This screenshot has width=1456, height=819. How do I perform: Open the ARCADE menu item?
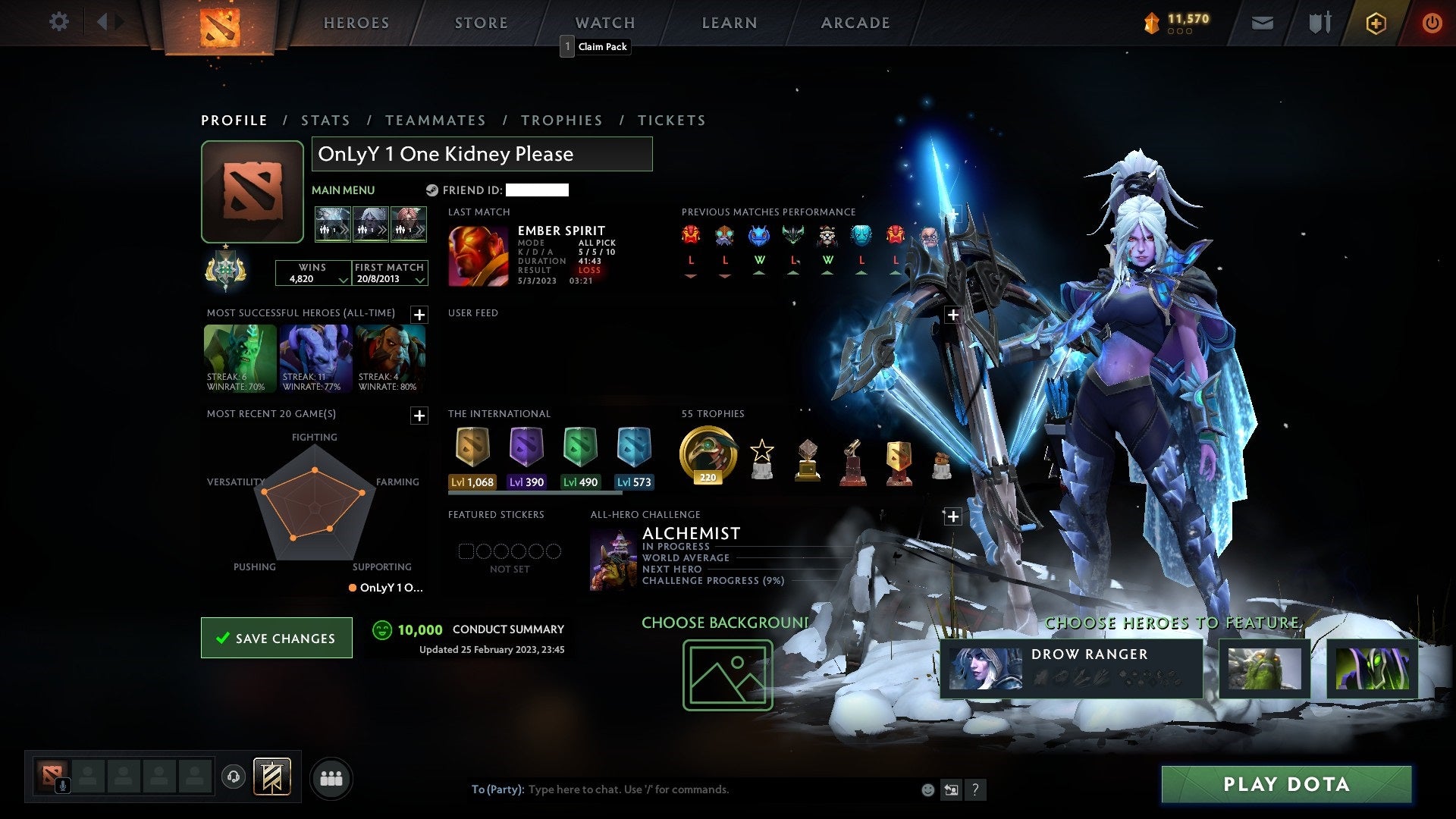[855, 23]
